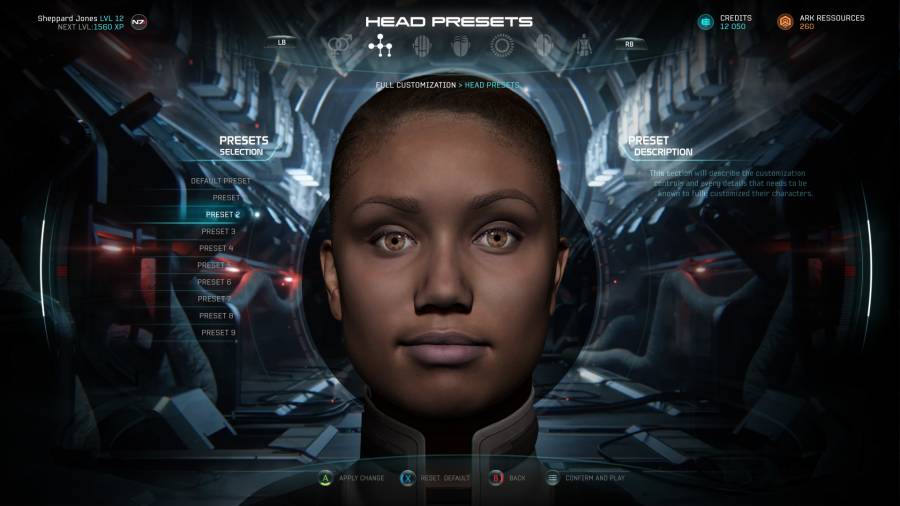Select Preset 7 in the list
900x506 pixels.
tap(214, 299)
